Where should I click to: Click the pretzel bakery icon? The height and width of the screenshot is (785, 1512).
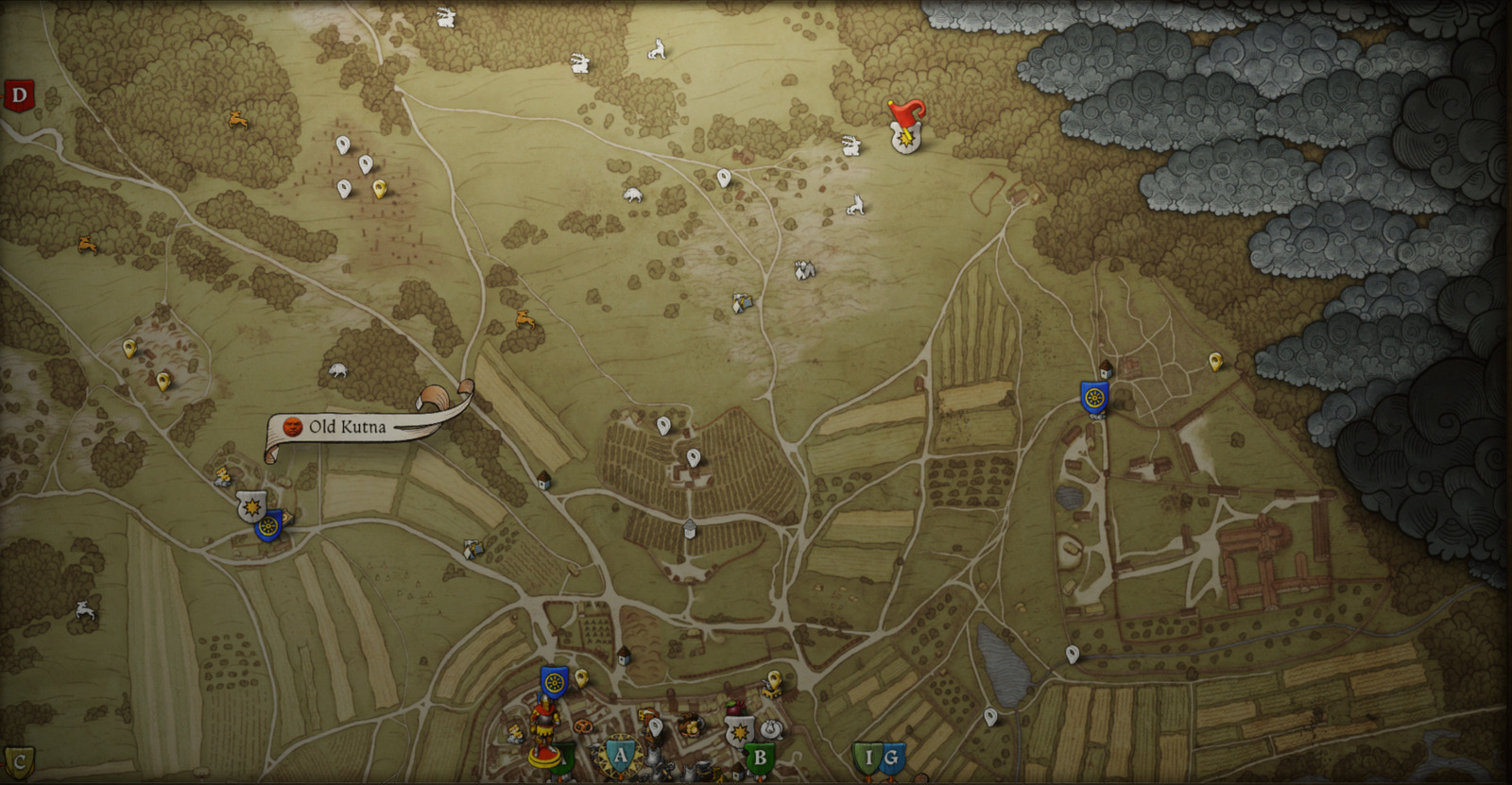point(583,725)
